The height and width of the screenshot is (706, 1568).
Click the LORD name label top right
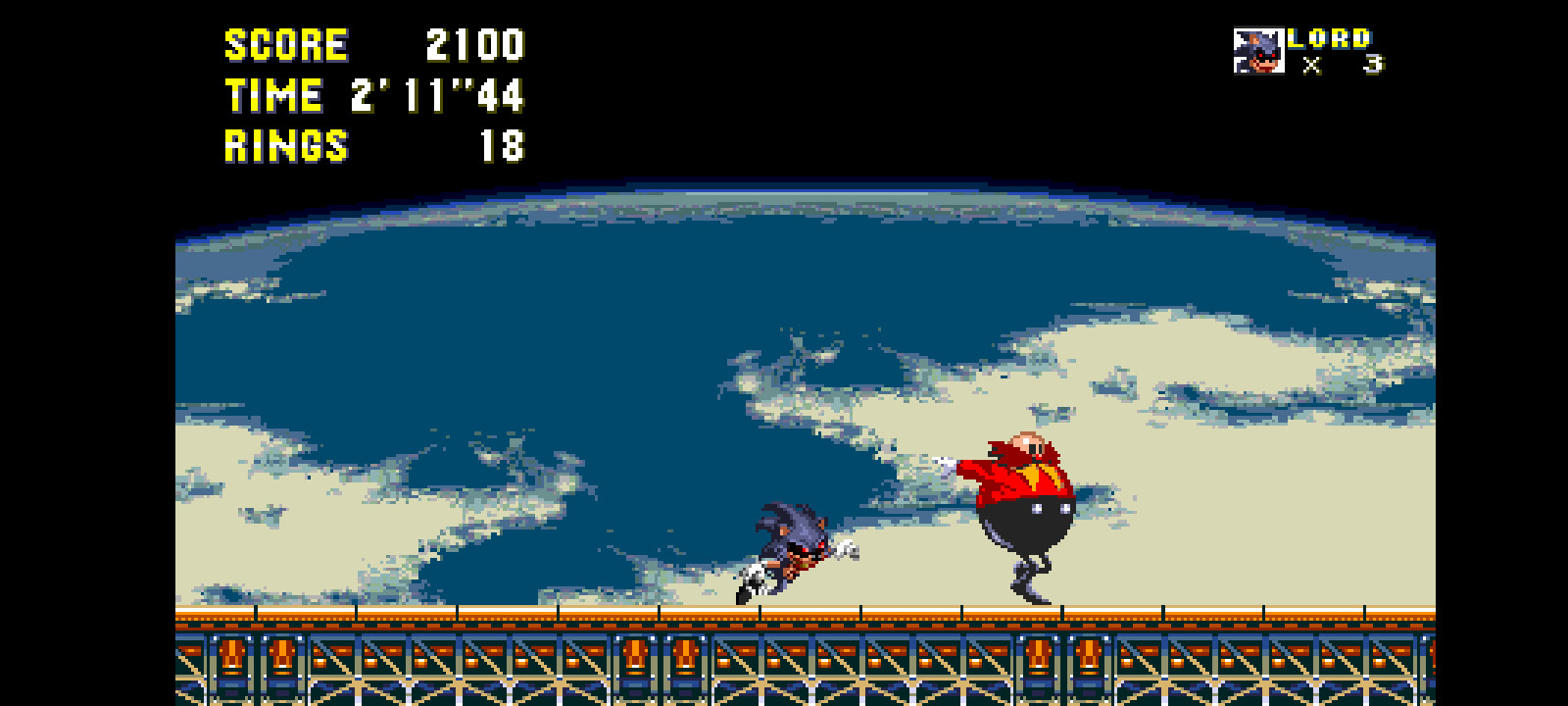1328,39
